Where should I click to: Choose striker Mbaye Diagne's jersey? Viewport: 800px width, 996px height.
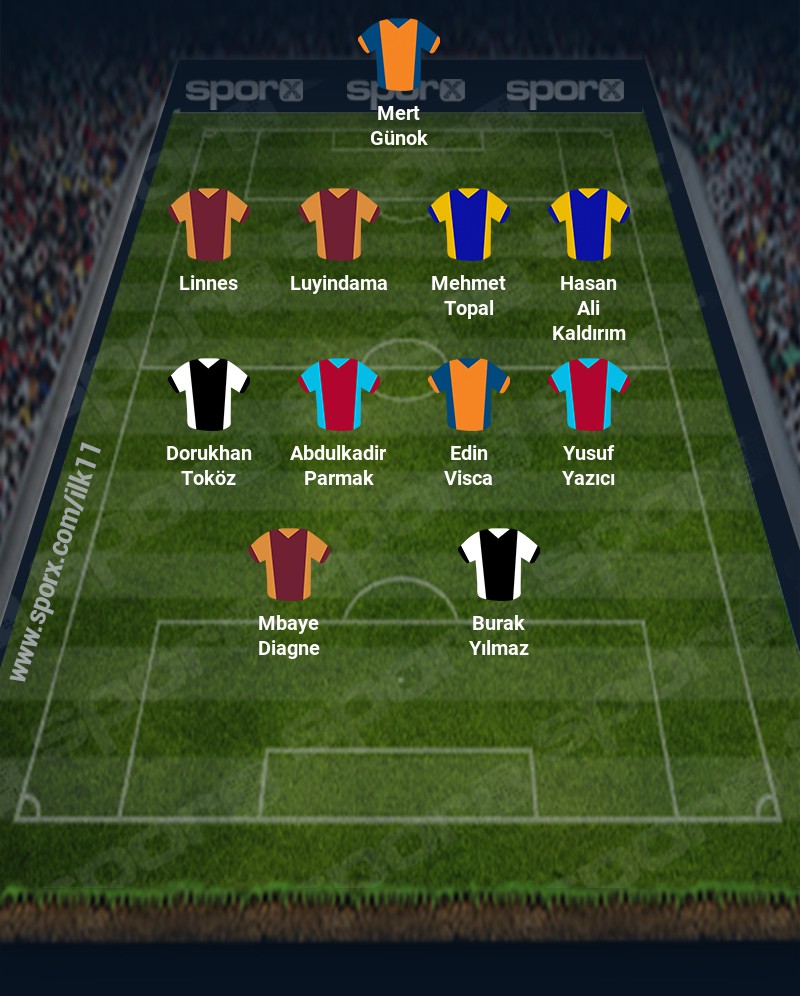[289, 564]
